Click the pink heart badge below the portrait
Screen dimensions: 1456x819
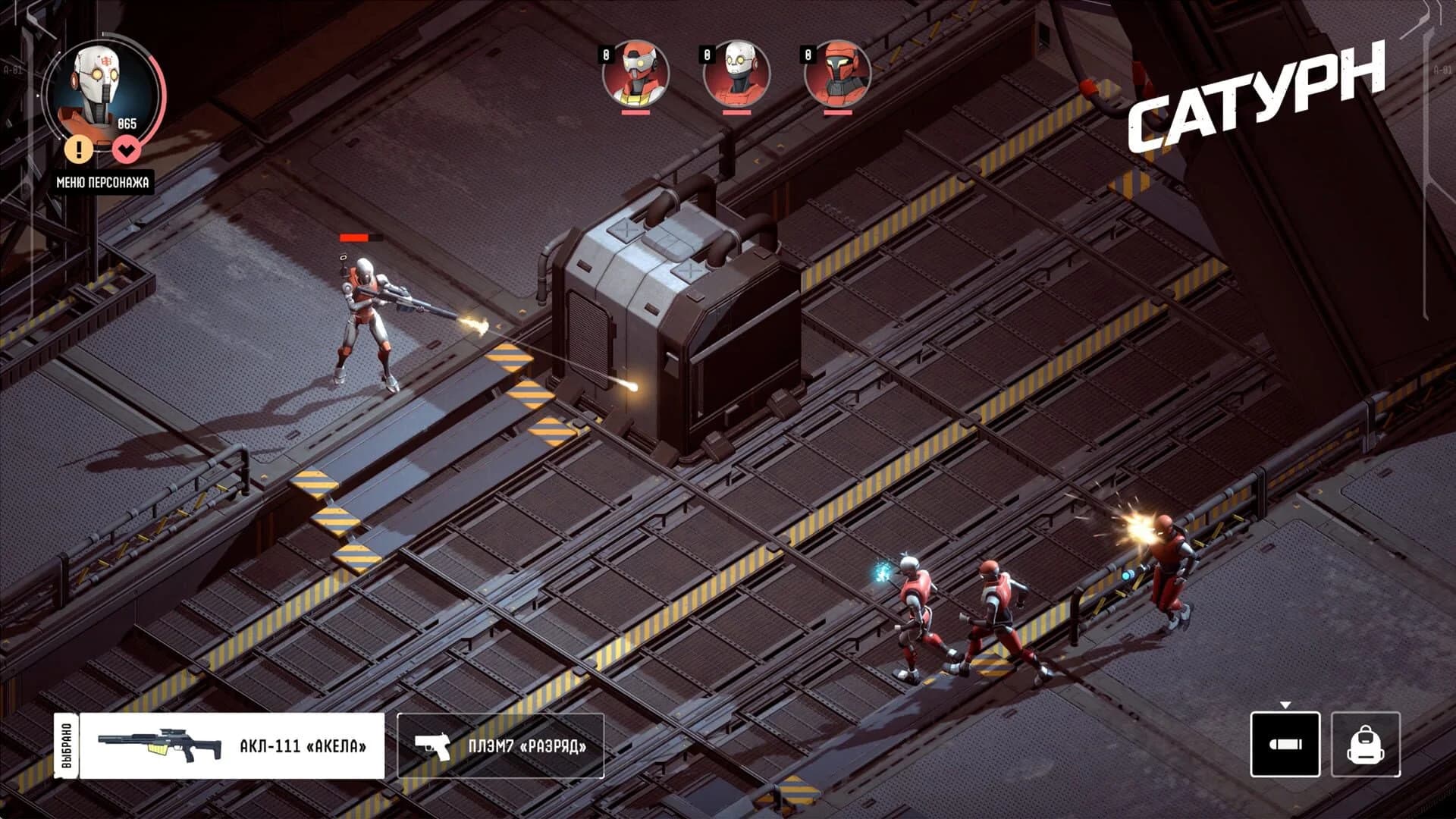click(128, 150)
